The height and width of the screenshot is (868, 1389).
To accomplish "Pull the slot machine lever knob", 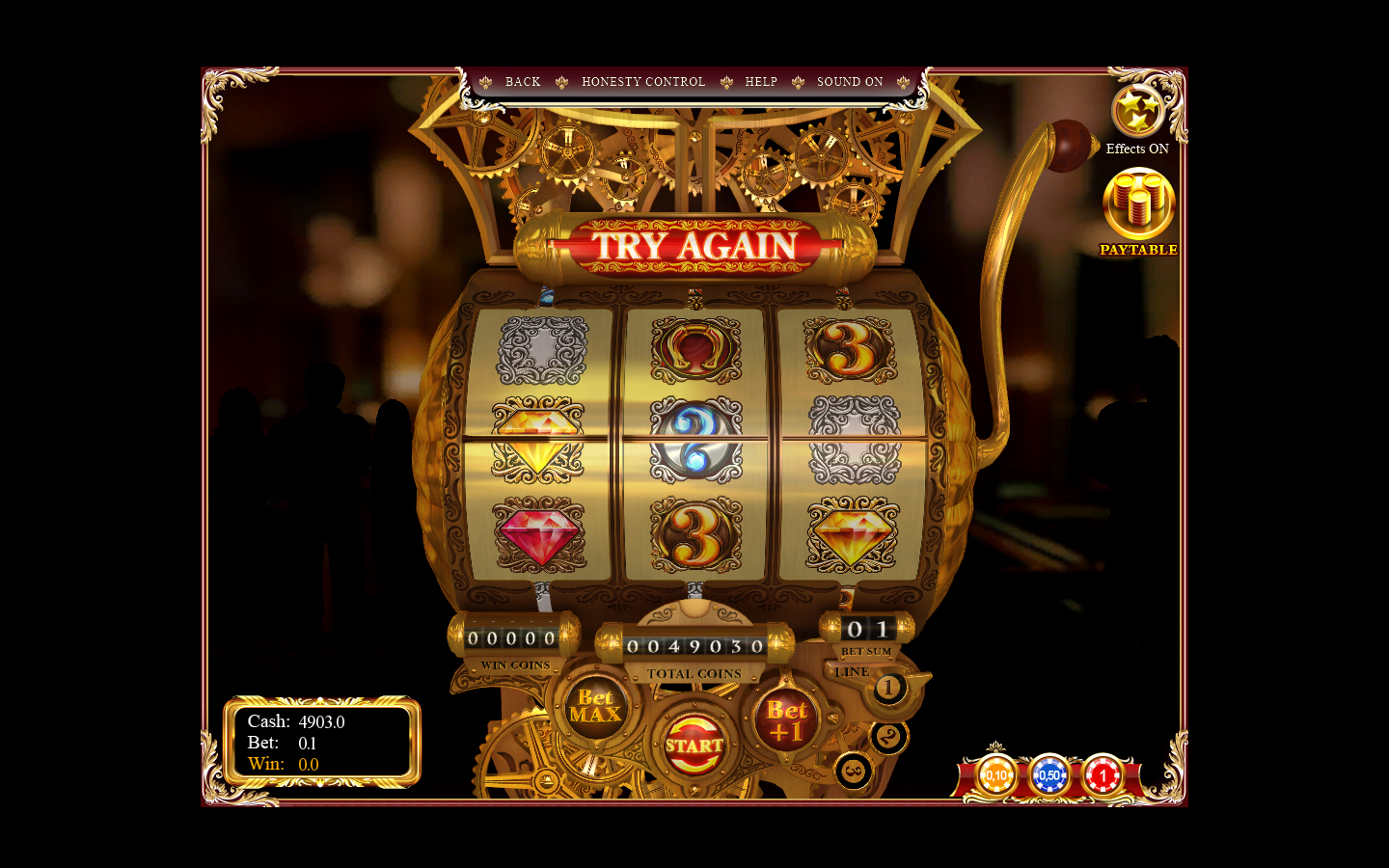I will (1070, 145).
